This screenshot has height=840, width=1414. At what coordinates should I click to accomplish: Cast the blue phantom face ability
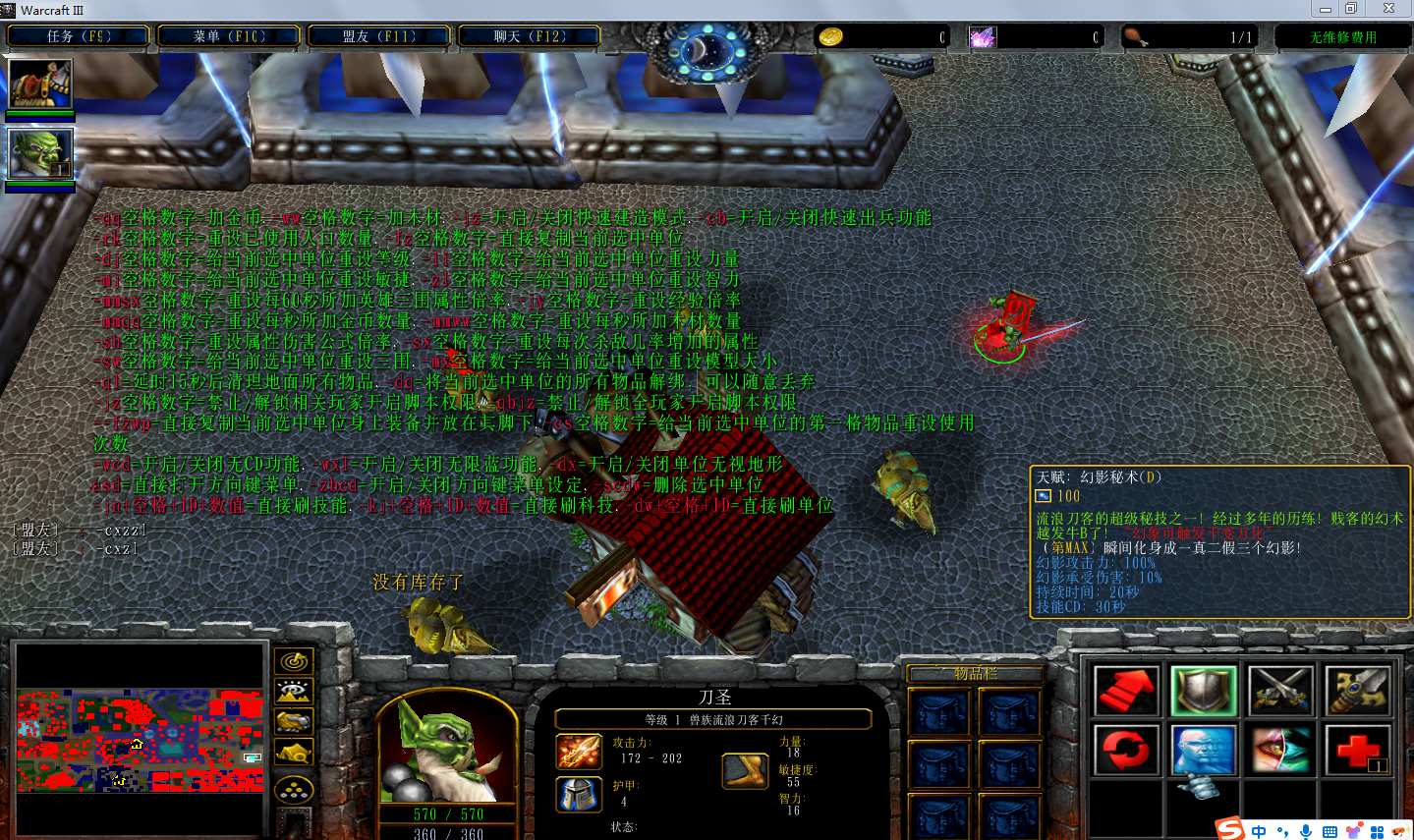click(x=1204, y=750)
